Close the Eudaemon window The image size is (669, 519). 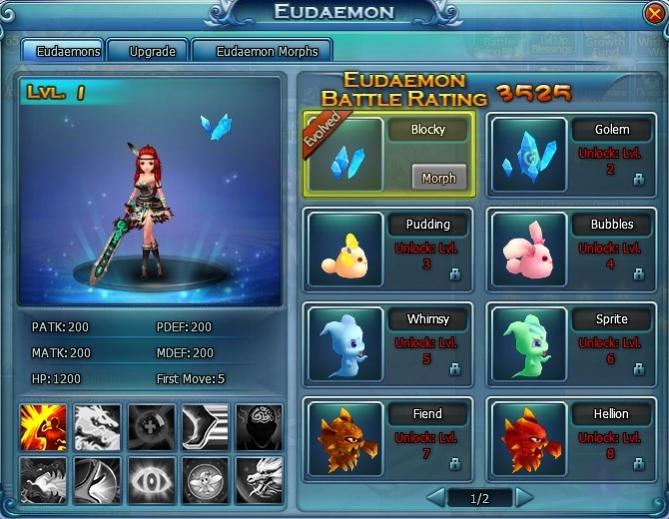(654, 13)
